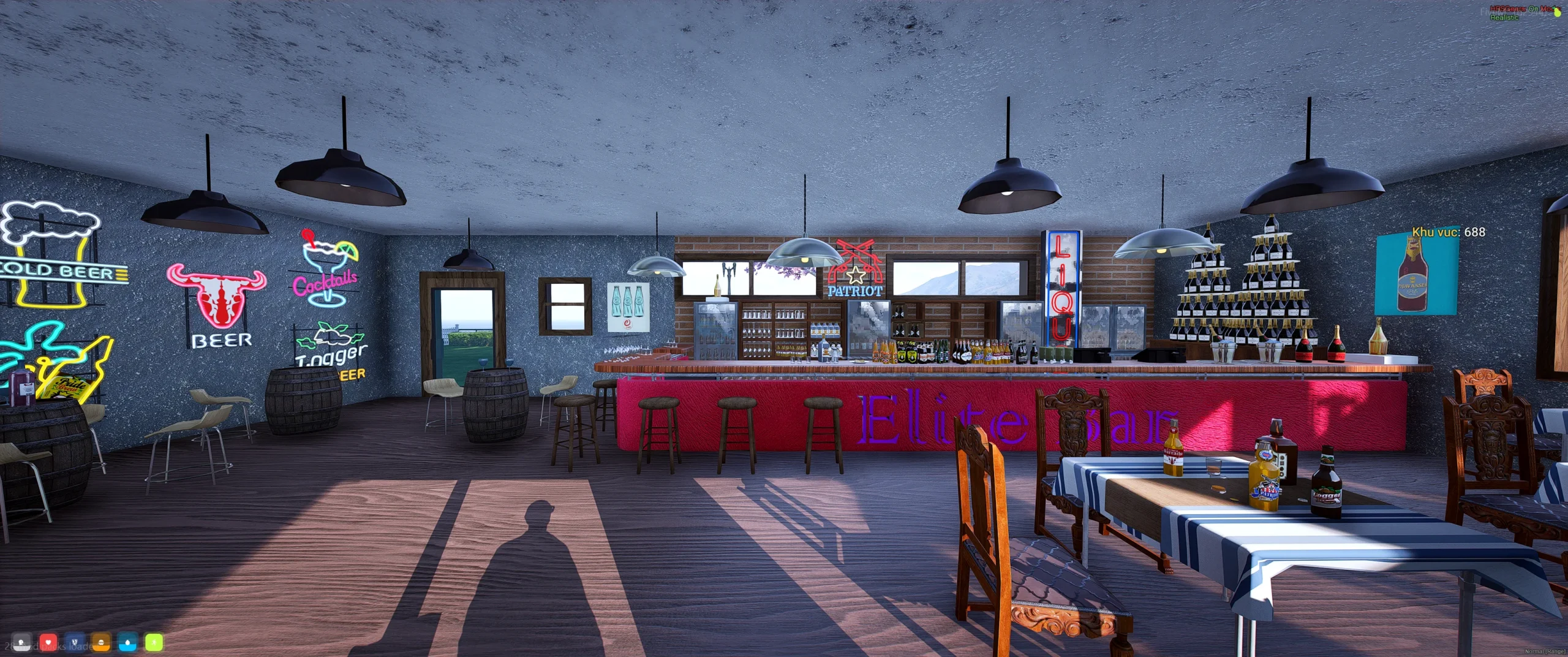Click the gray player status icon
The image size is (1568, 657).
(x=21, y=645)
